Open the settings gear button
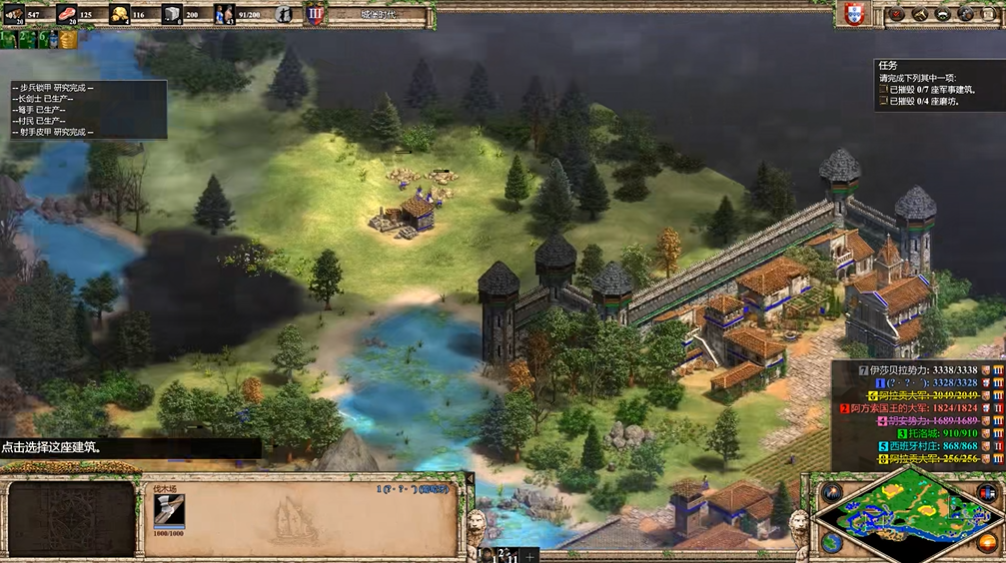This screenshot has width=1006, height=563. [x=966, y=14]
